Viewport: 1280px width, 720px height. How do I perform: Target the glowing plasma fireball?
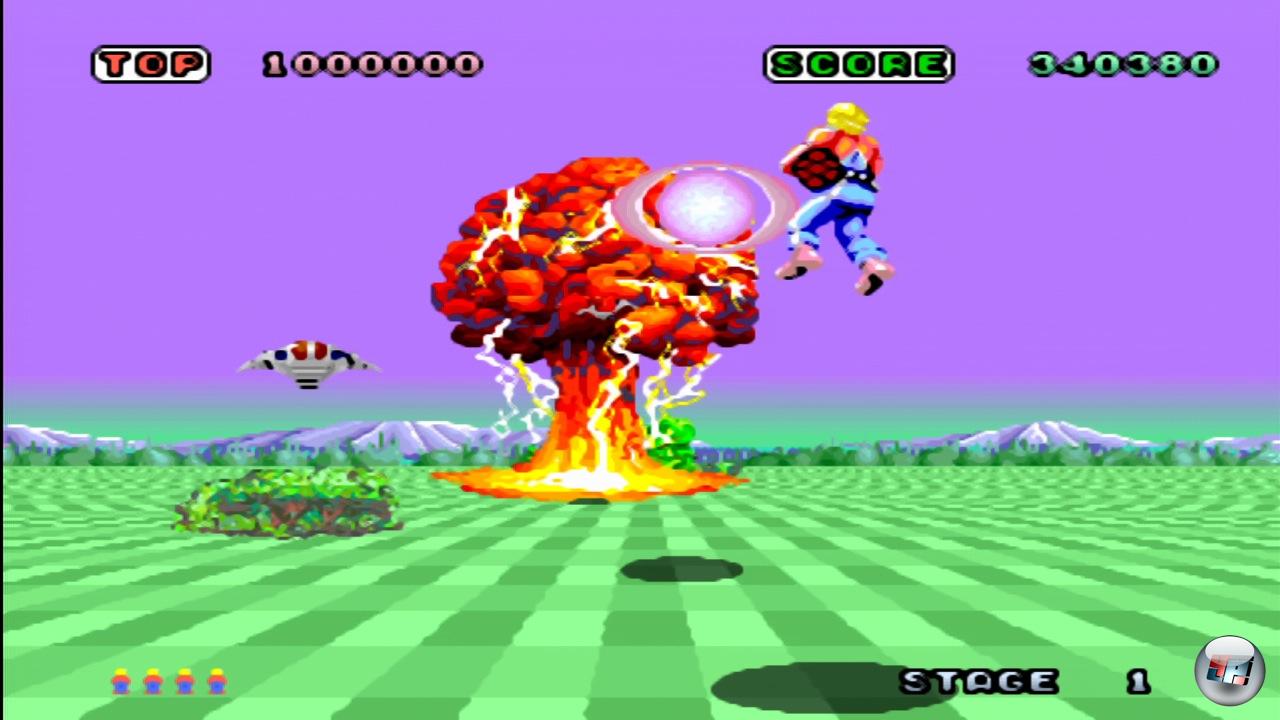click(705, 205)
